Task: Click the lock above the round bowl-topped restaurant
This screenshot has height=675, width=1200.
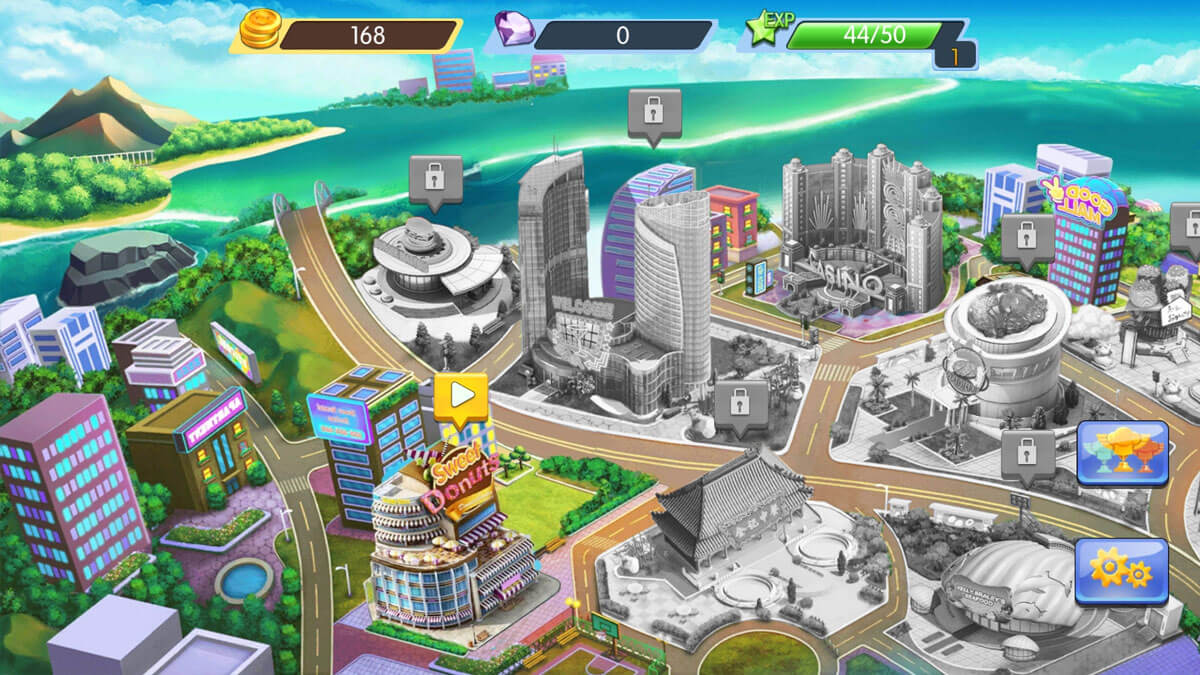Action: point(1027,237)
